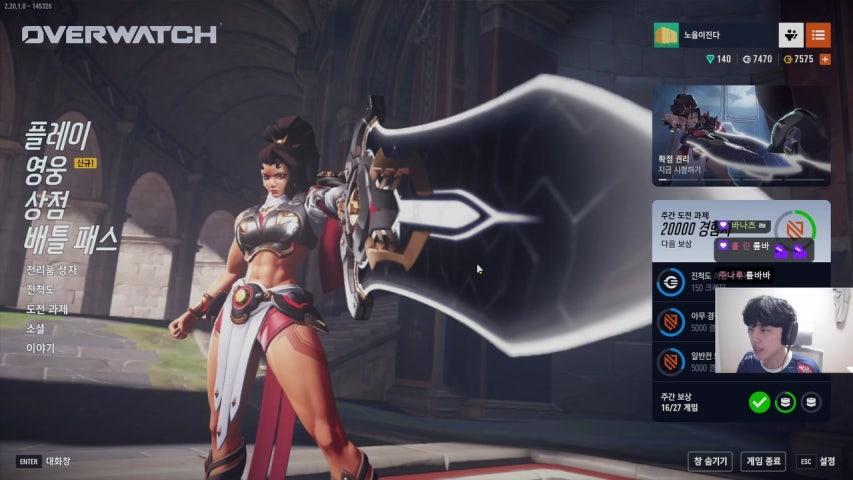
Task: Open the orange list menu button
Action: pos(818,35)
